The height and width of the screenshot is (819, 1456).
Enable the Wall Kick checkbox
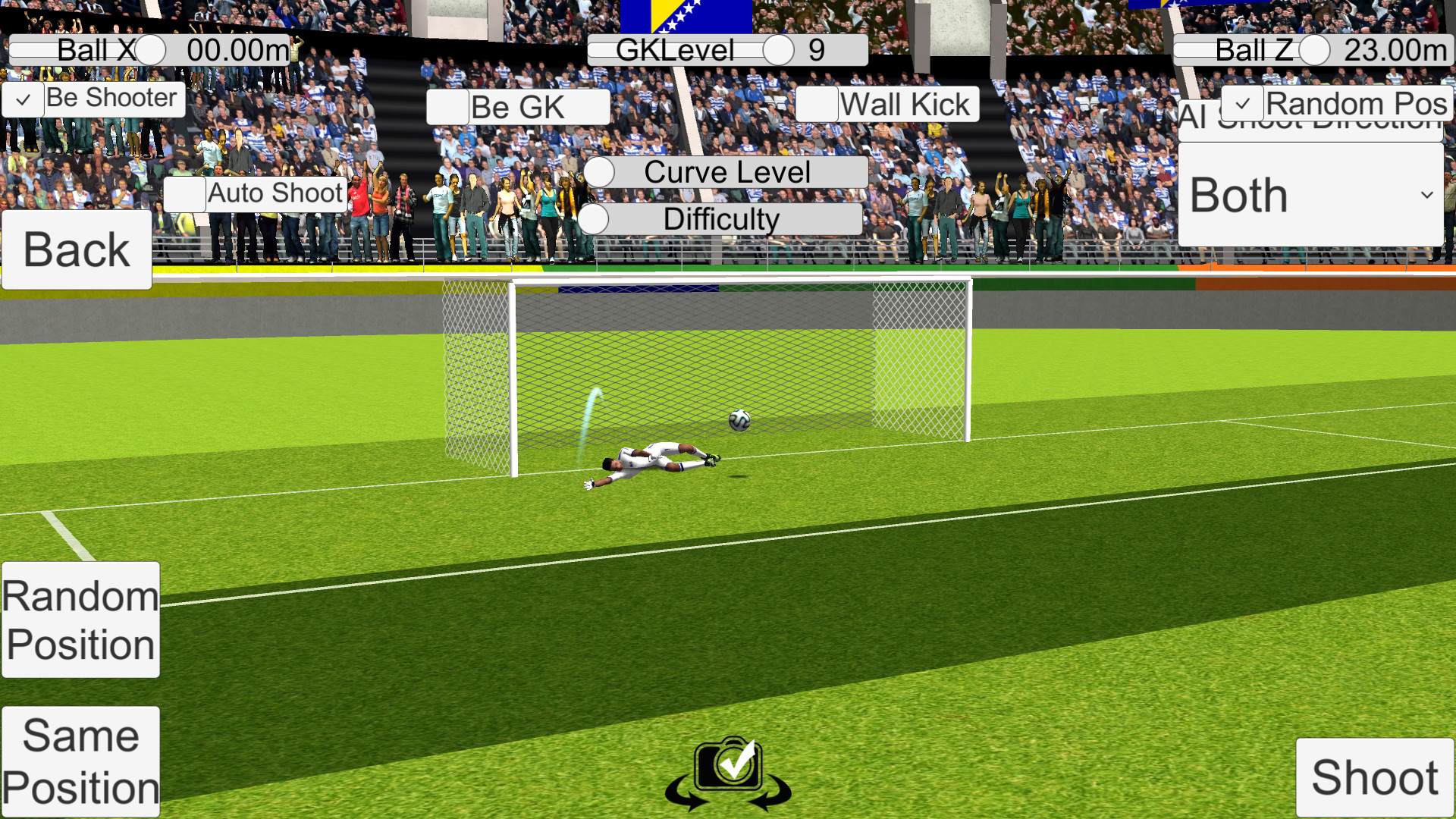tap(817, 104)
